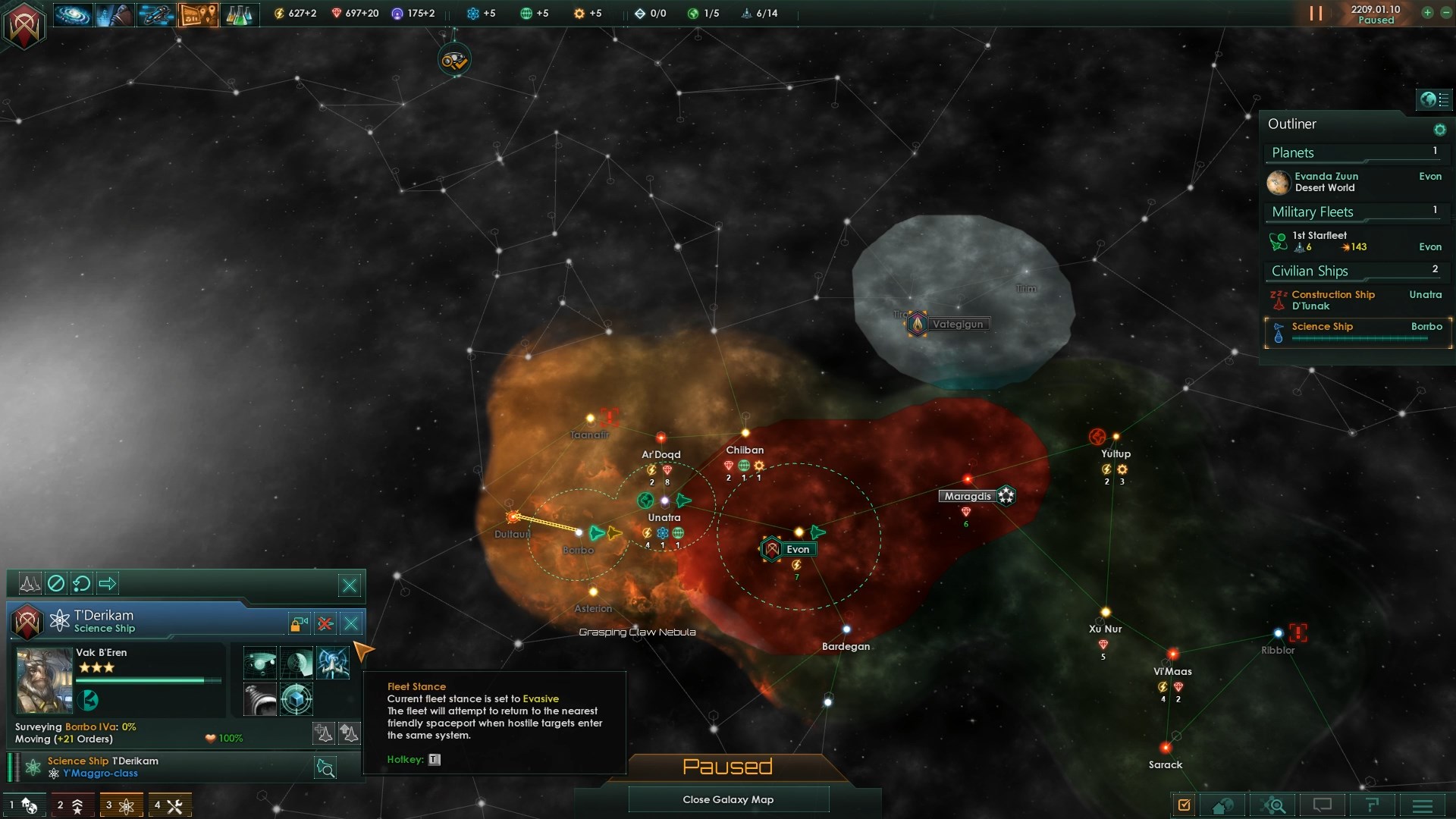Viewport: 1456px width, 819px height.
Task: Open ship details magnifier for T'Derikam
Action: 325,768
